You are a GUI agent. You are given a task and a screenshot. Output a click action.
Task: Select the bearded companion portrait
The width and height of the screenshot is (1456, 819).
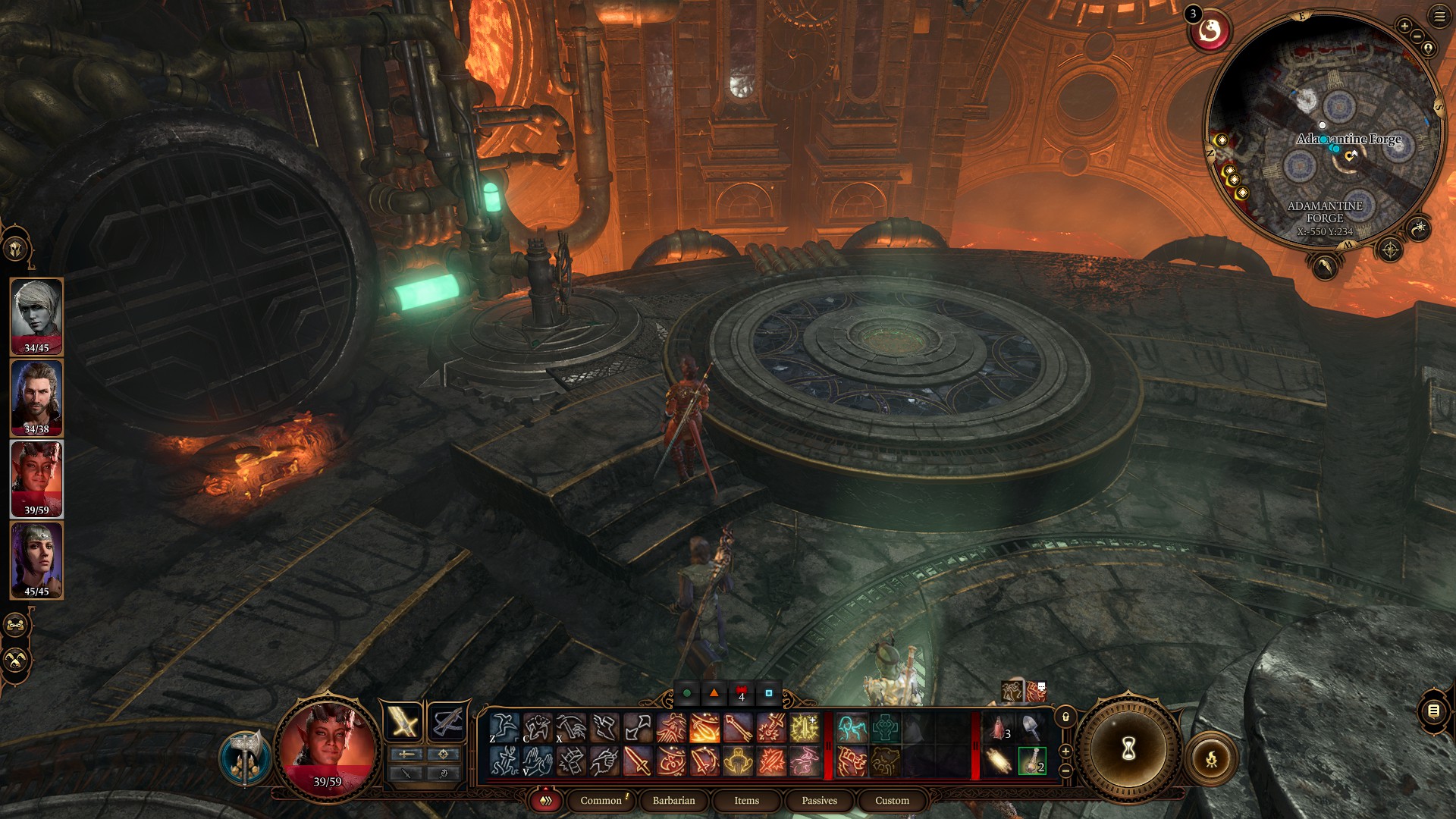pos(36,397)
